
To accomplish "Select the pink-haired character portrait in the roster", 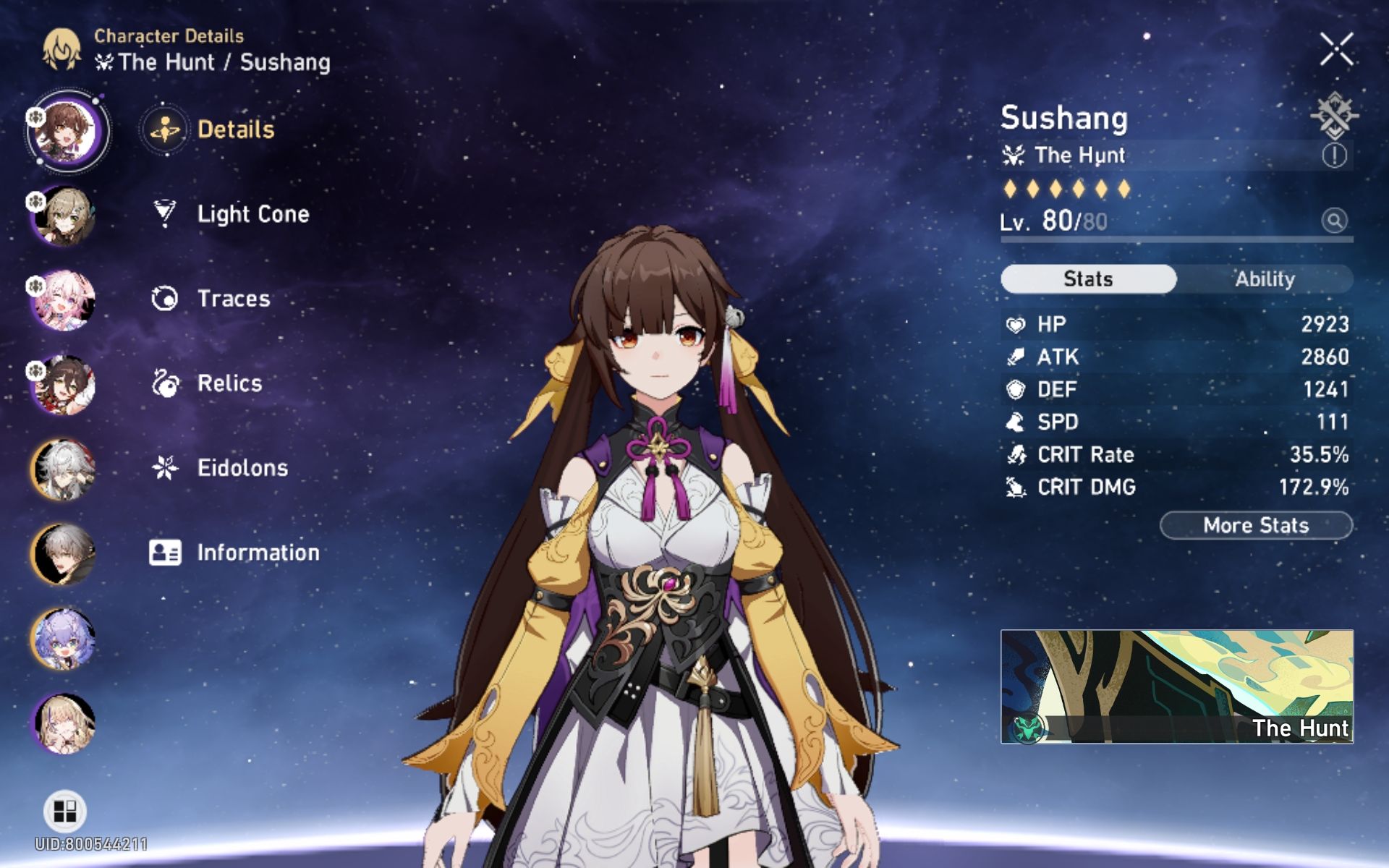I will (64, 301).
